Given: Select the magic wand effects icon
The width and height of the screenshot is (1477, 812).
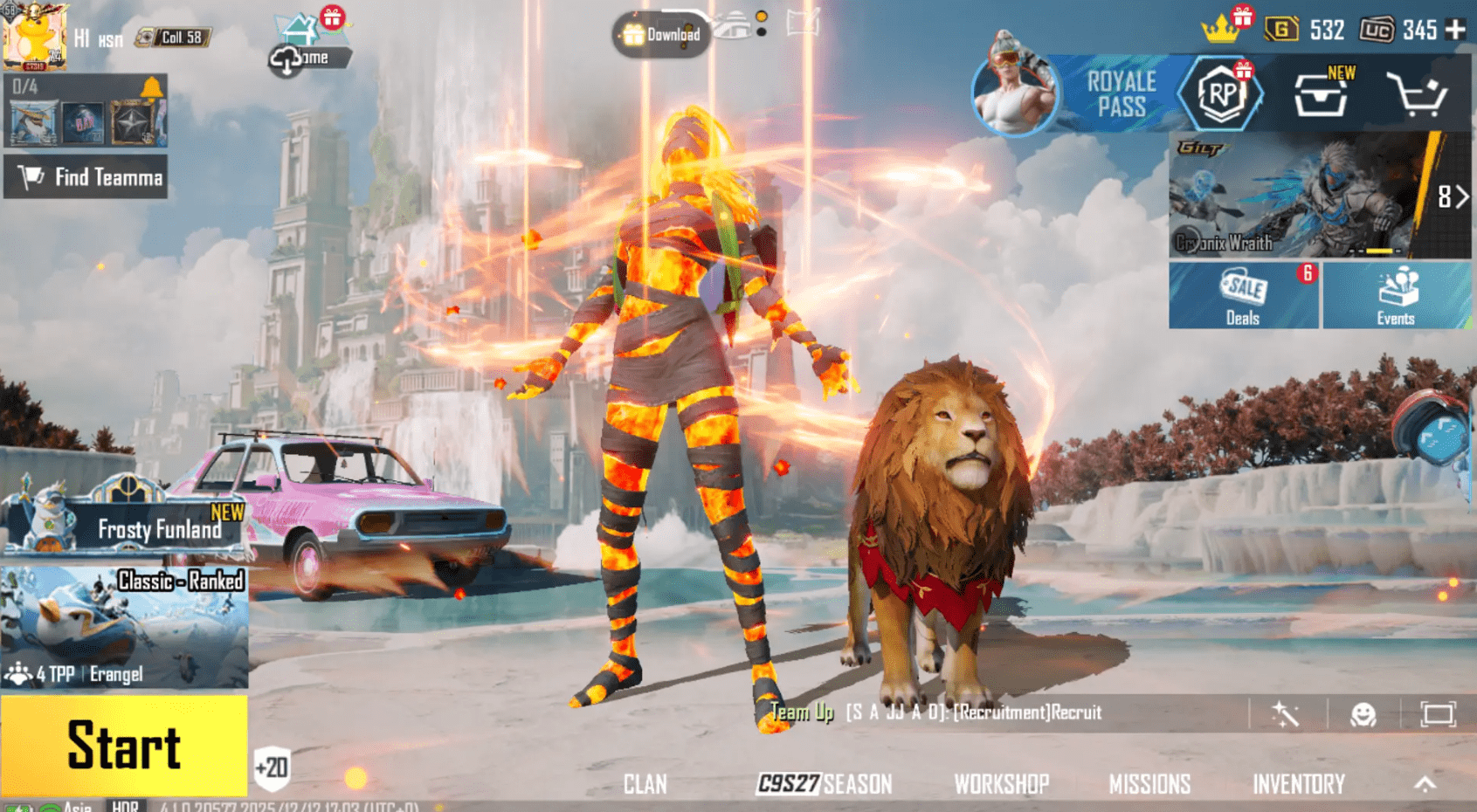Looking at the screenshot, I should point(1284,713).
